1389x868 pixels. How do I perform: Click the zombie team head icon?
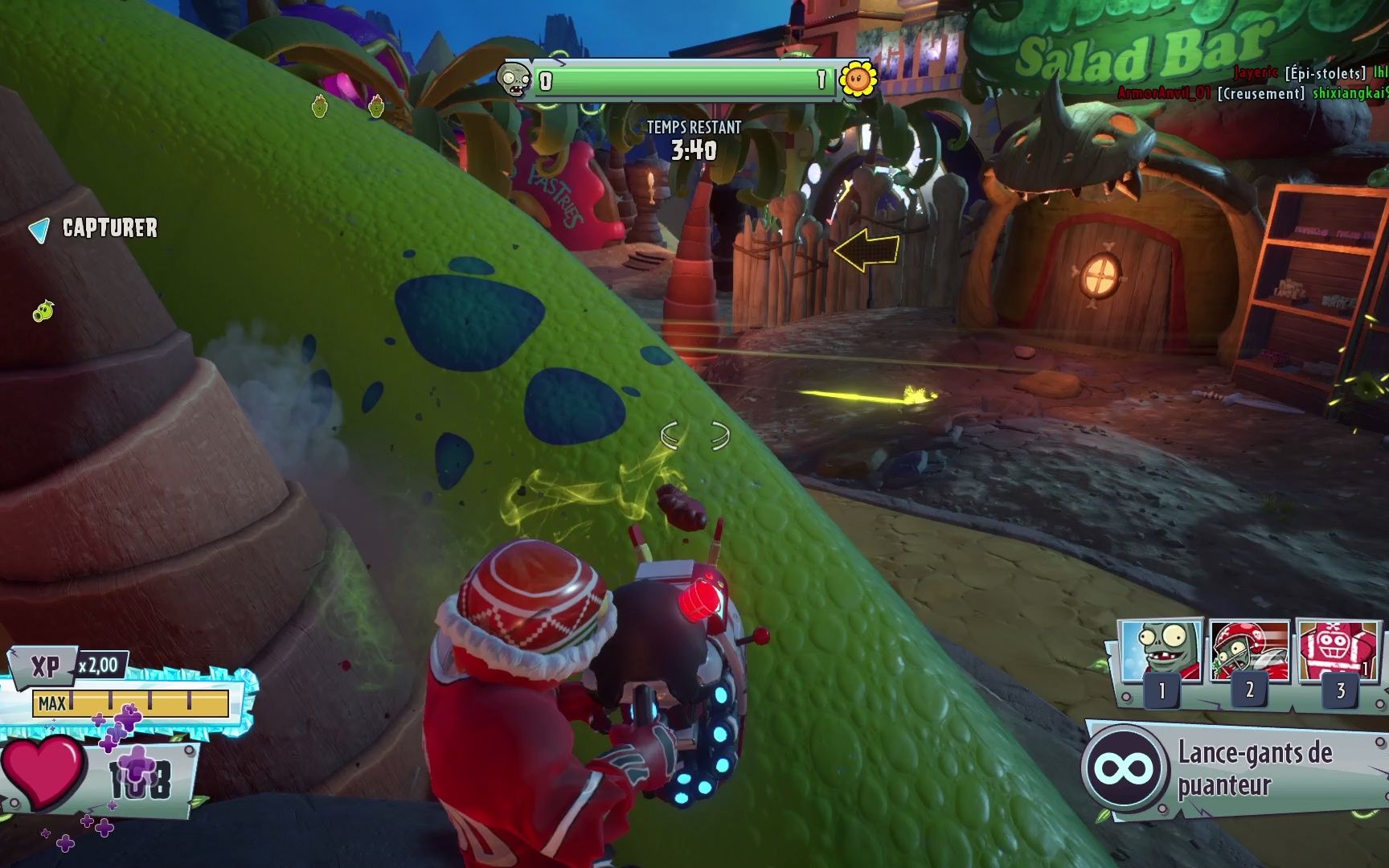(513, 80)
